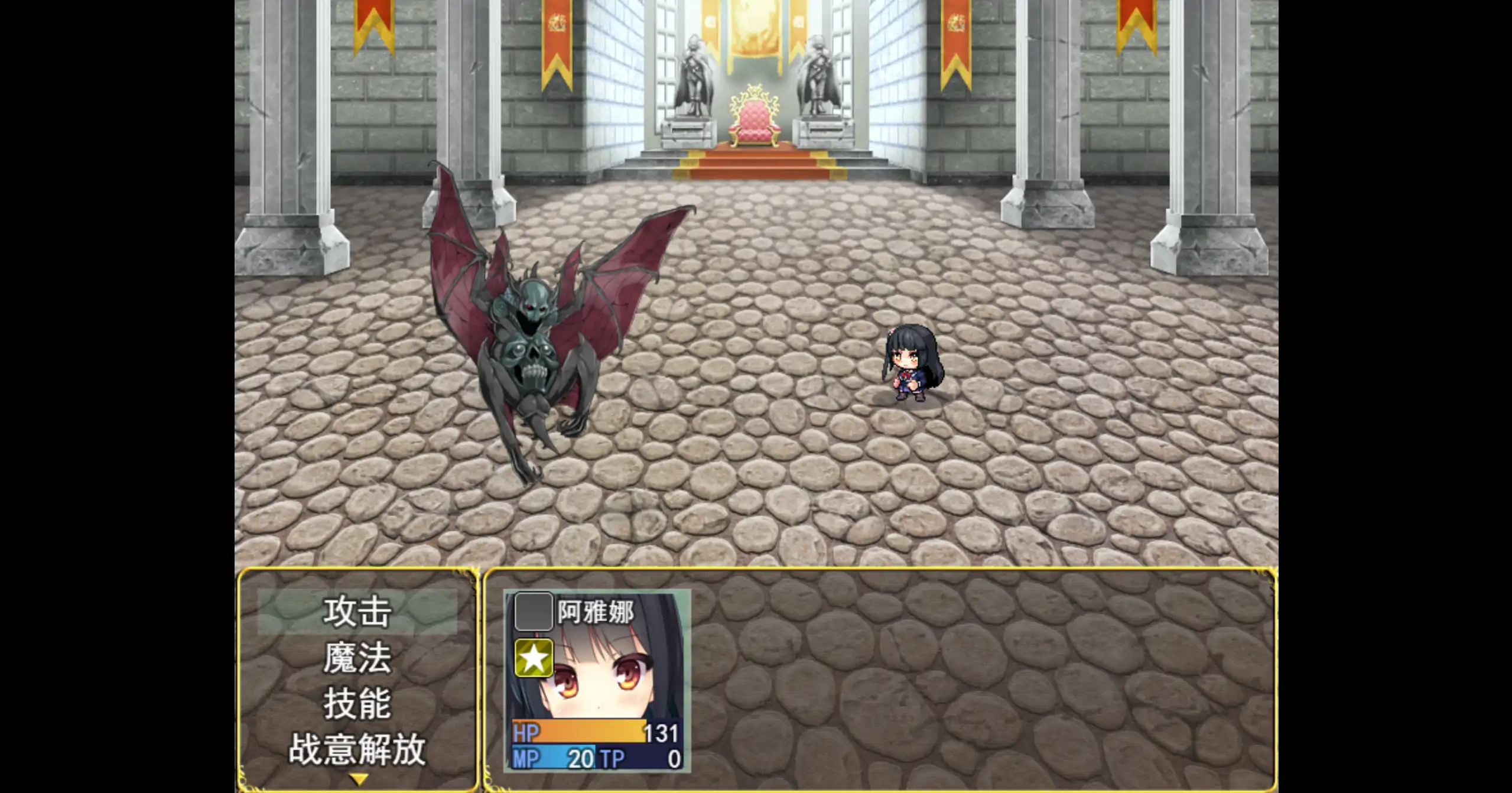Choose the 战意解放 command
Screen dimensions: 1512x793
[x=356, y=750]
